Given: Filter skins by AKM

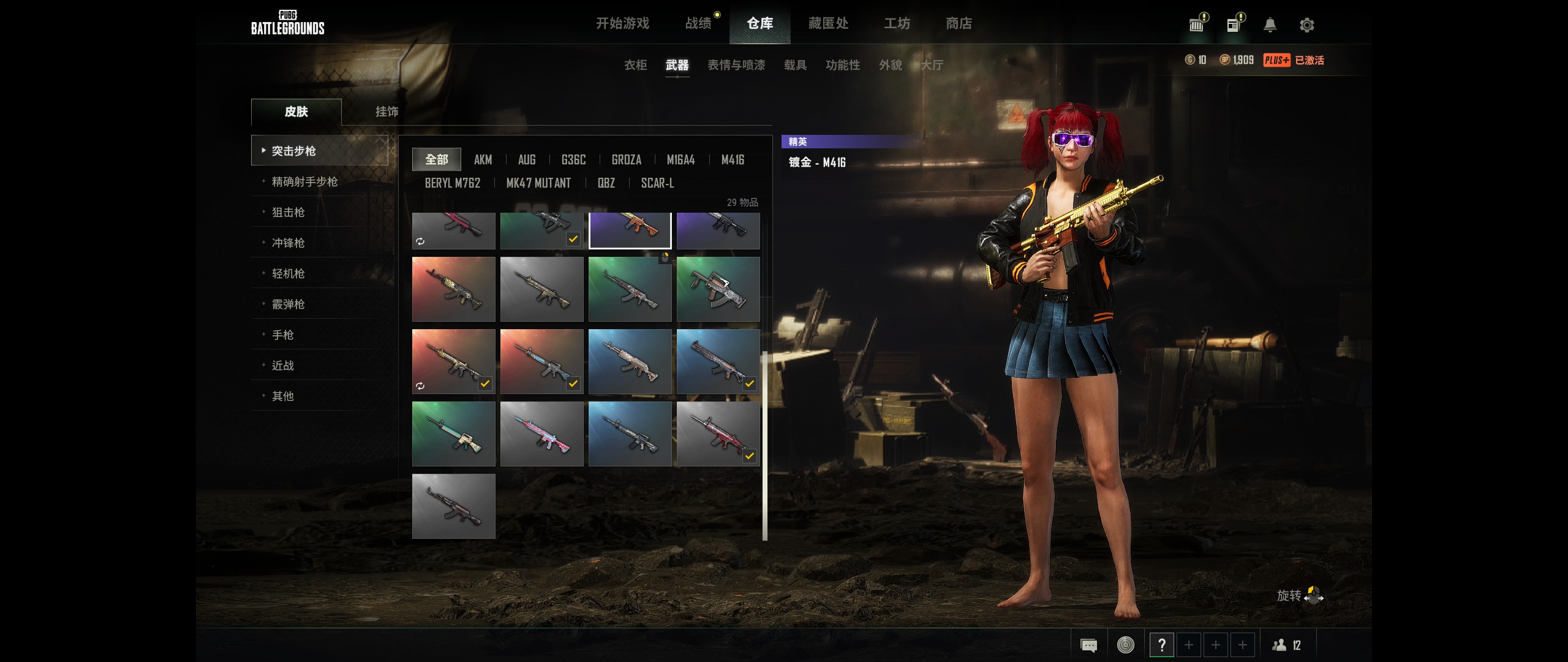Looking at the screenshot, I should pos(483,160).
